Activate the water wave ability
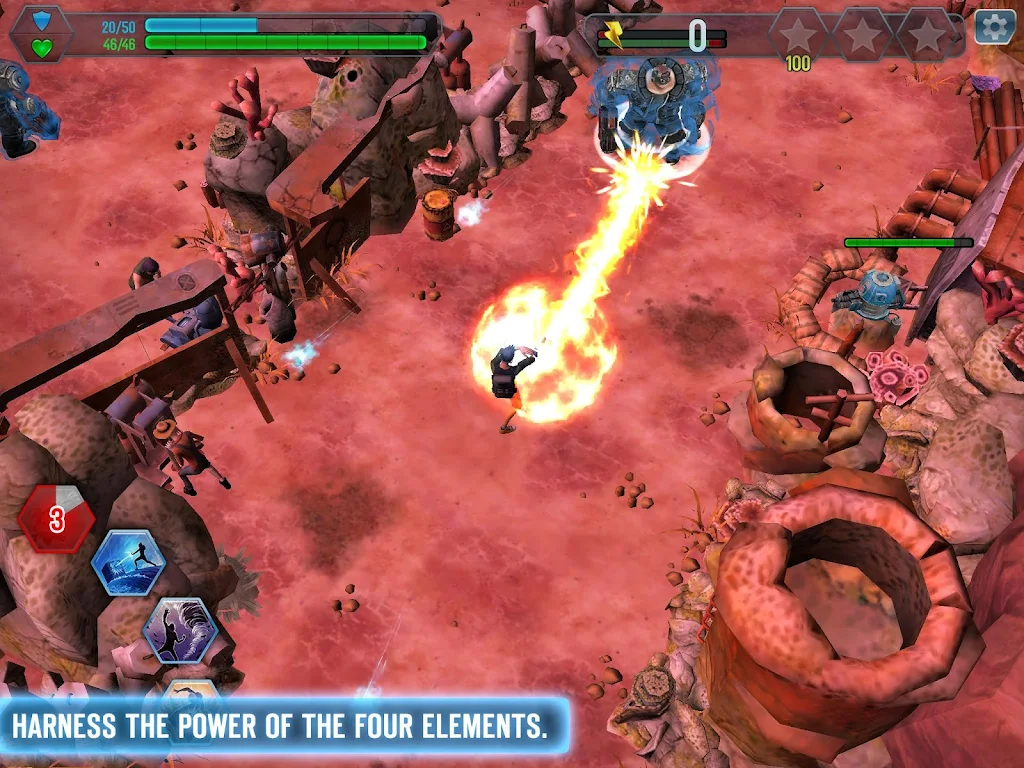 [128, 563]
